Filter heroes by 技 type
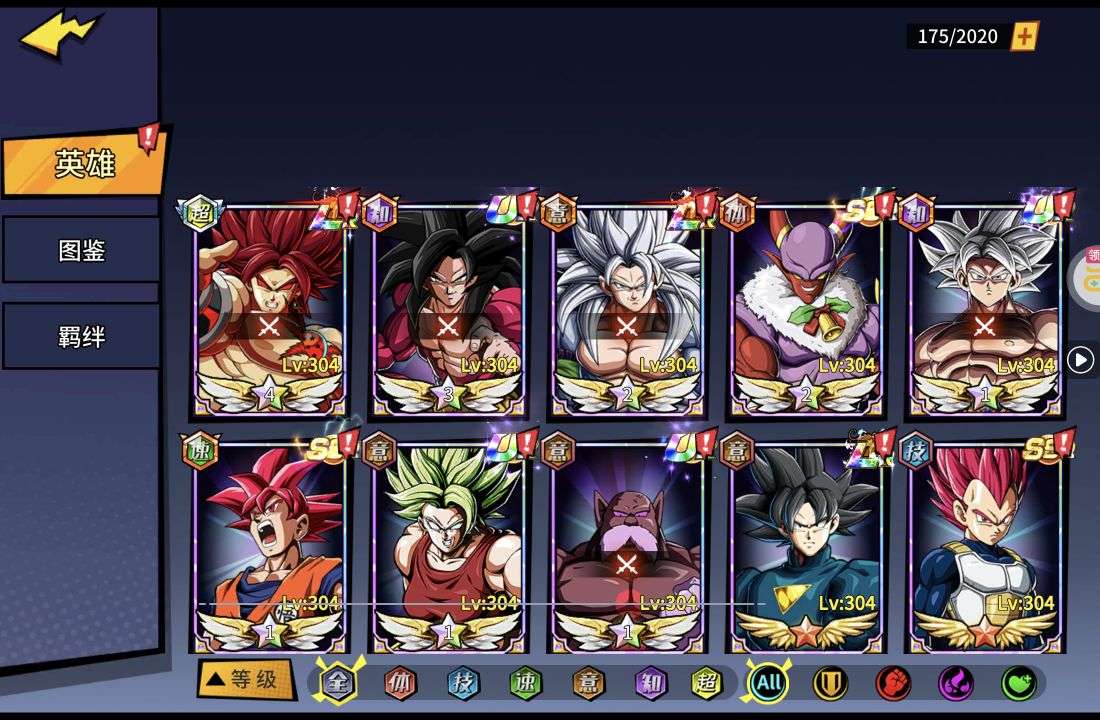1100x720 pixels. 463,683
